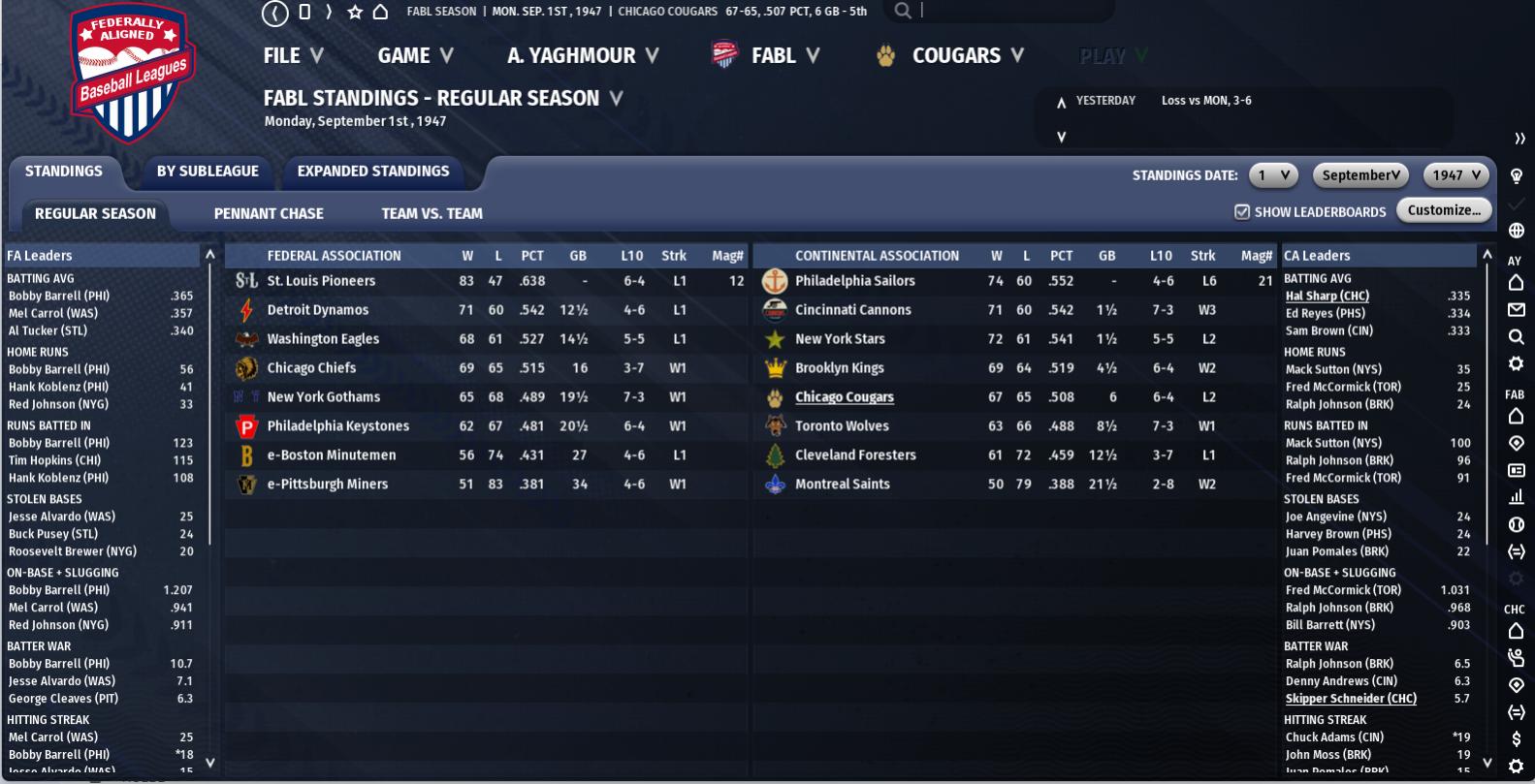View the Chicago Cougars team link
This screenshot has width=1535, height=784.
(844, 397)
